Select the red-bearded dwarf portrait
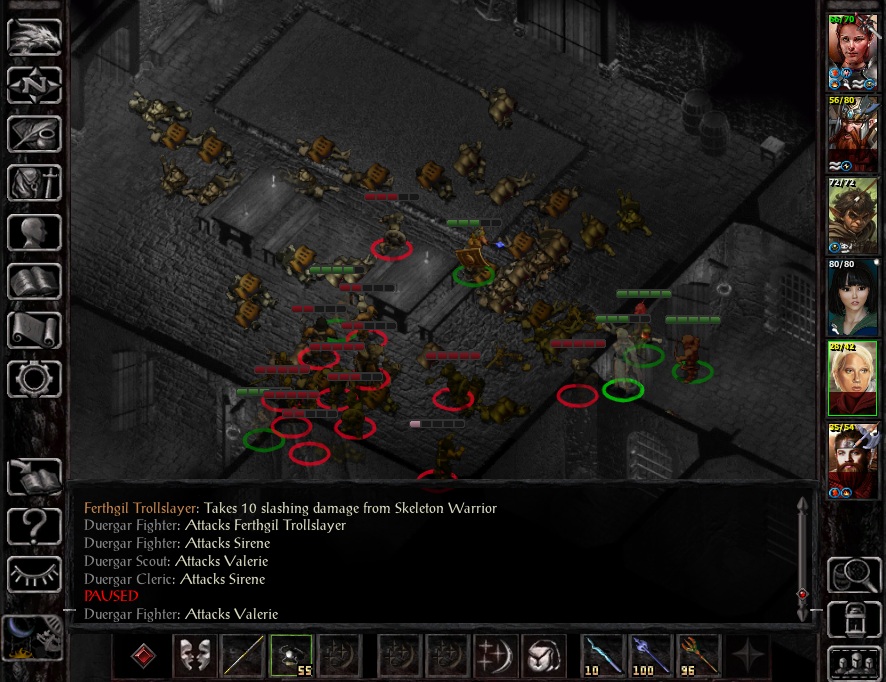Image resolution: width=886 pixels, height=682 pixels. [852, 460]
